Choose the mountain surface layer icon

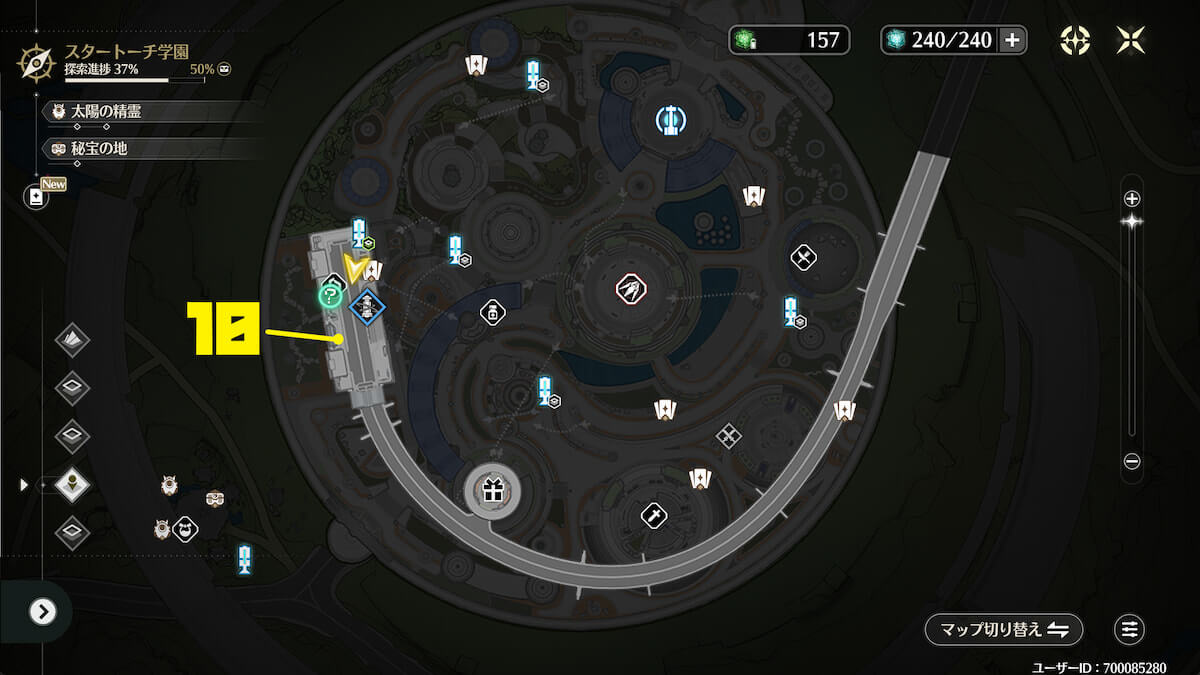(x=72, y=340)
